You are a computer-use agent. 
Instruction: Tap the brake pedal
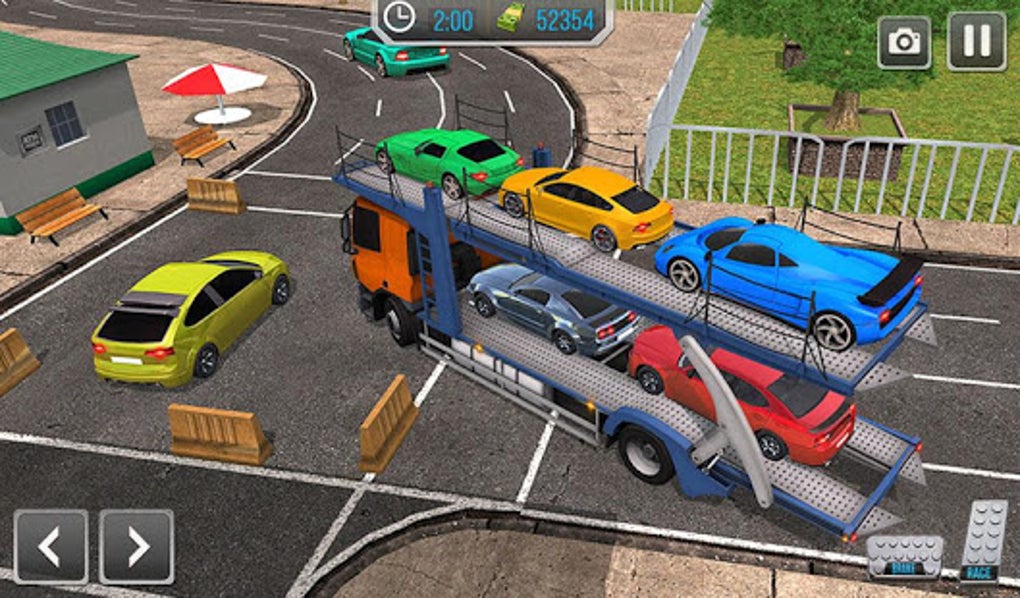coord(905,557)
